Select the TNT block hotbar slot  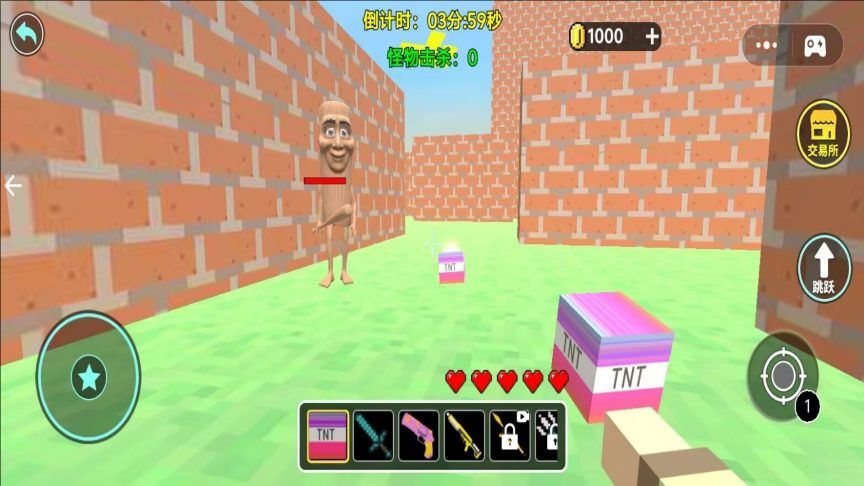click(x=327, y=436)
